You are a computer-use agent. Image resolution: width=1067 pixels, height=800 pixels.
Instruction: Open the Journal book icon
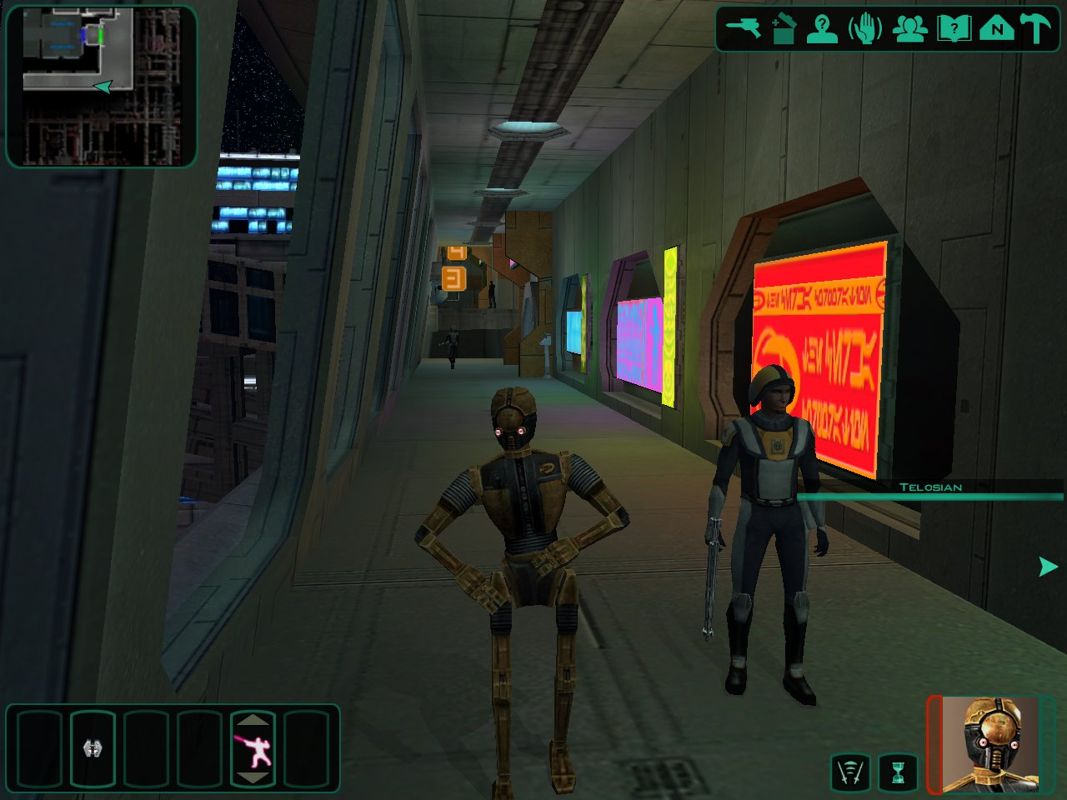(x=953, y=29)
